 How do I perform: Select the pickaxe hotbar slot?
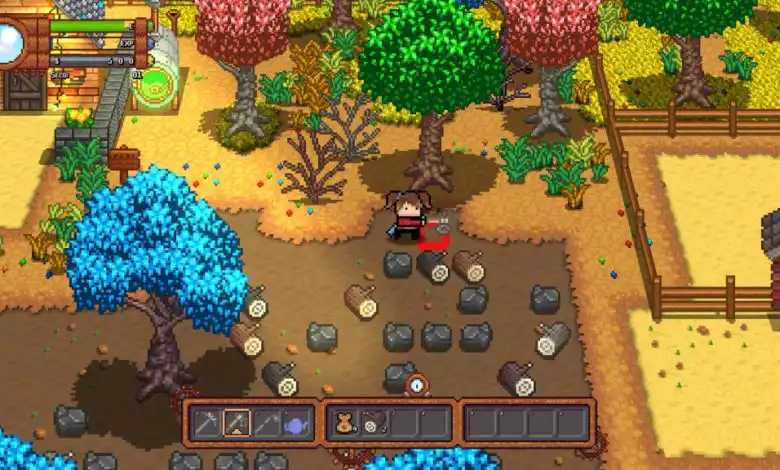tap(206, 423)
